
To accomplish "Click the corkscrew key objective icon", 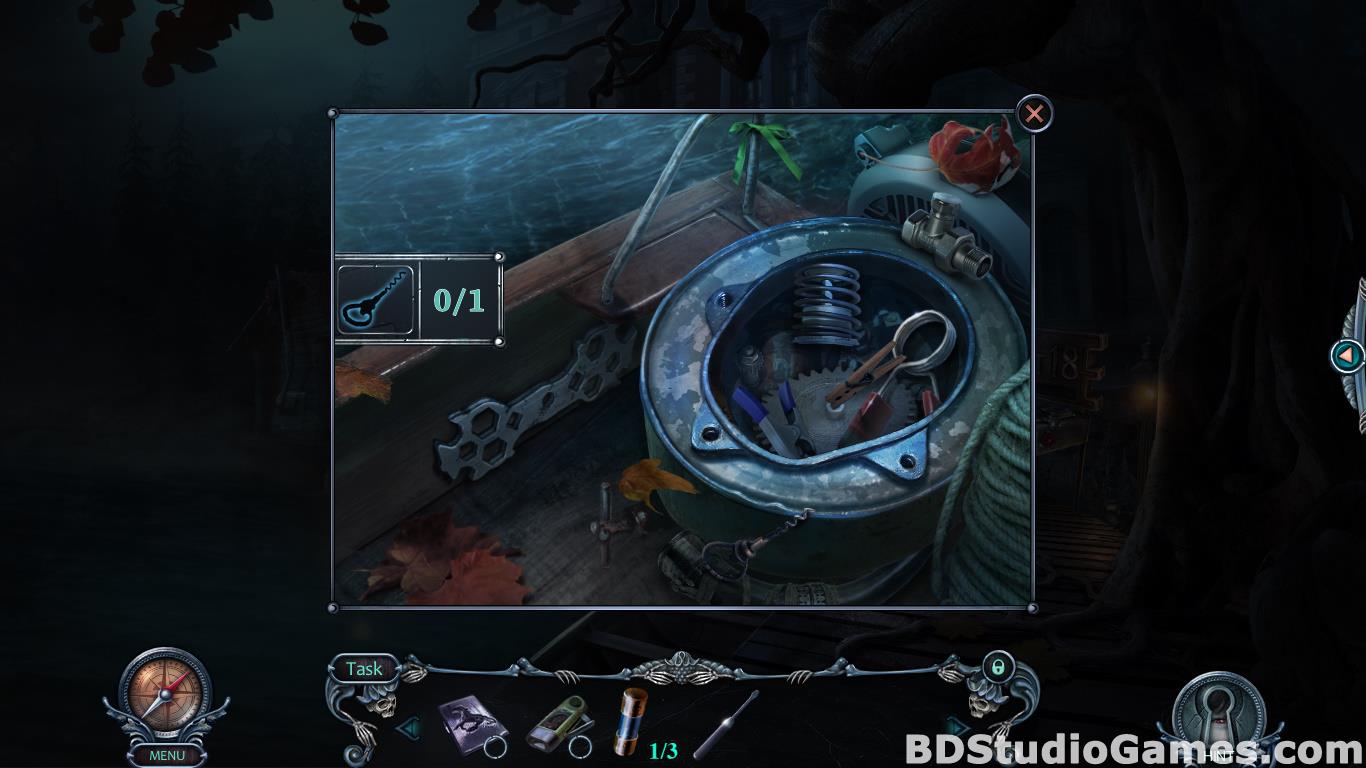I will (376, 299).
